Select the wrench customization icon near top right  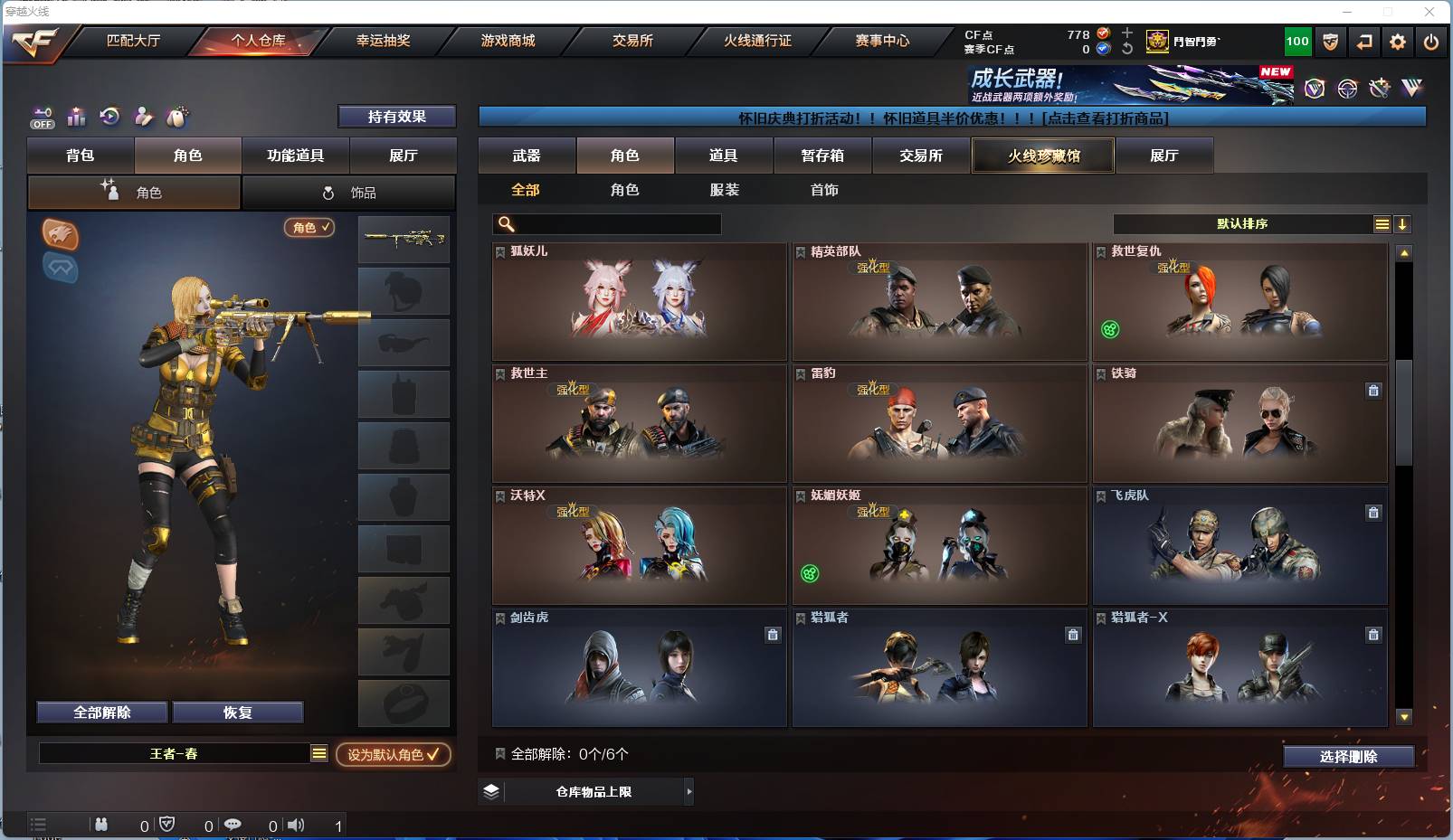coord(1380,88)
